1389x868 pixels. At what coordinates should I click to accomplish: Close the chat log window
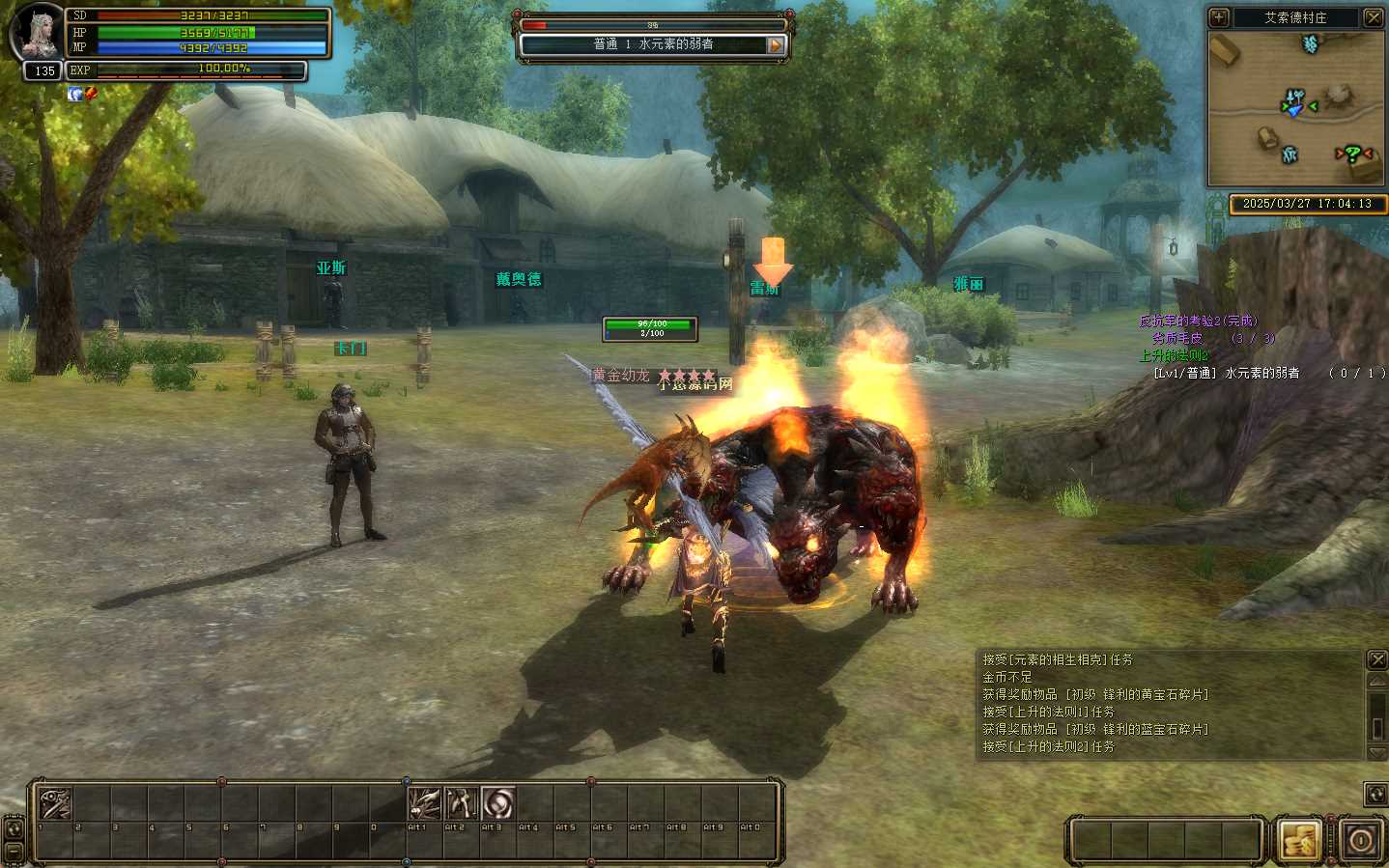pos(1377,659)
